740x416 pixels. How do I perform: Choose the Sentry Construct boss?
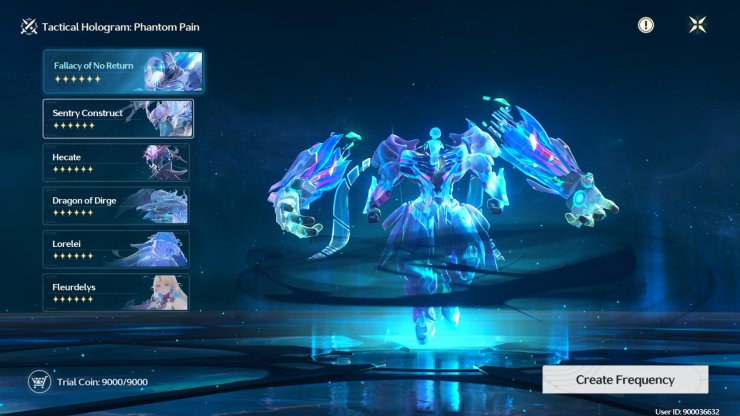(x=118, y=118)
